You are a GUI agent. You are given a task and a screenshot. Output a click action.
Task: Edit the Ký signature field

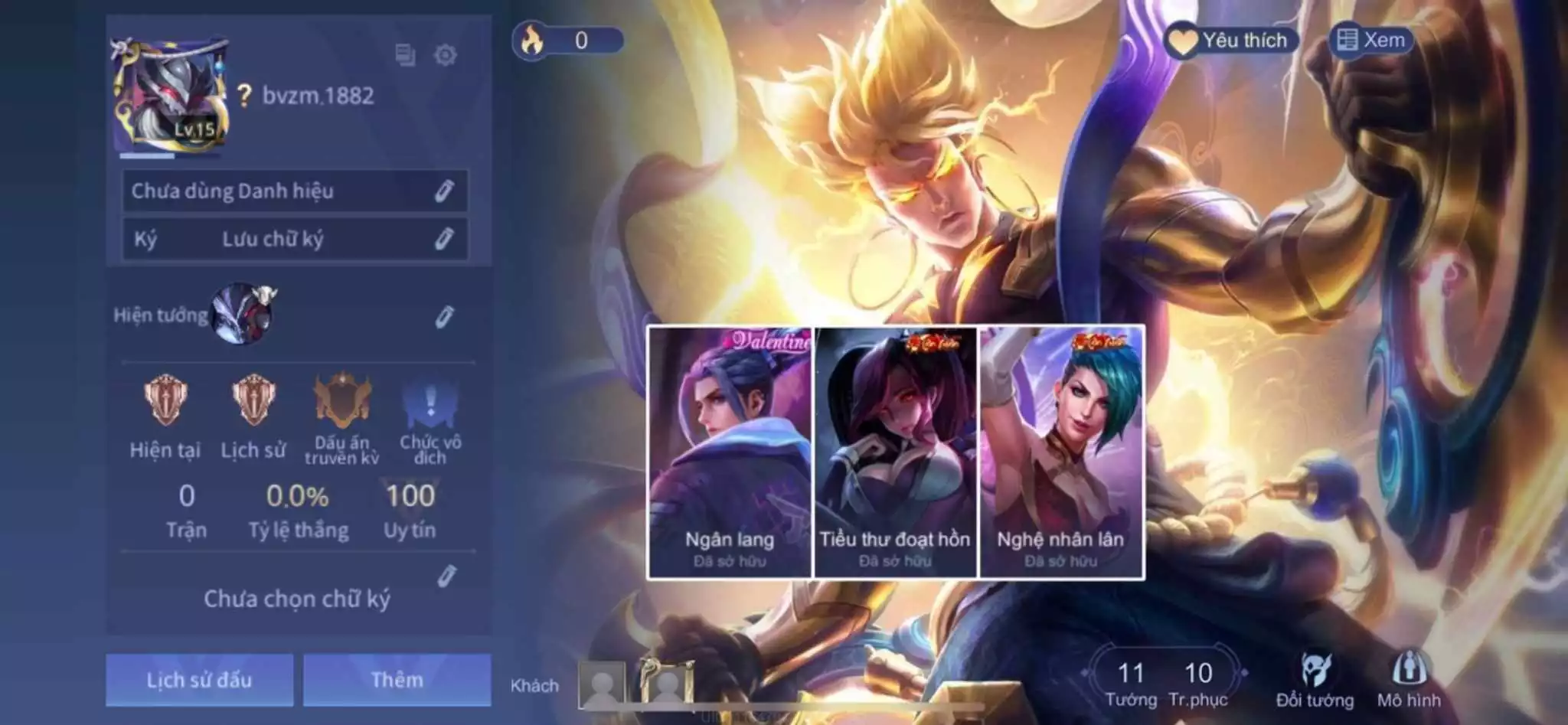pyautogui.click(x=444, y=239)
